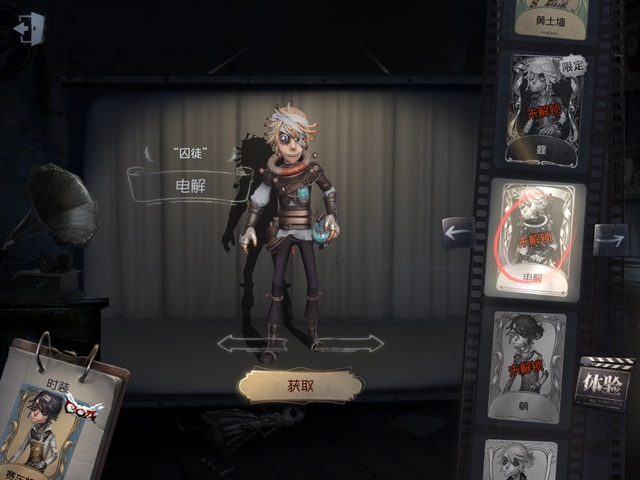Open the 体验 clapperboard trial button
Screen dimensions: 640x480
(604, 382)
